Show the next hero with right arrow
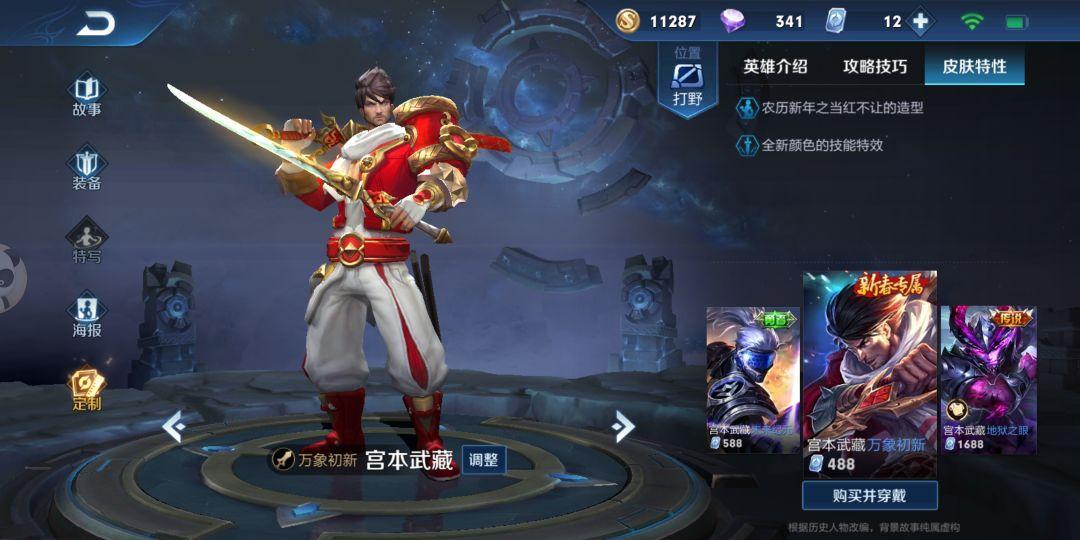Viewport: 1080px width, 540px height. [x=623, y=427]
